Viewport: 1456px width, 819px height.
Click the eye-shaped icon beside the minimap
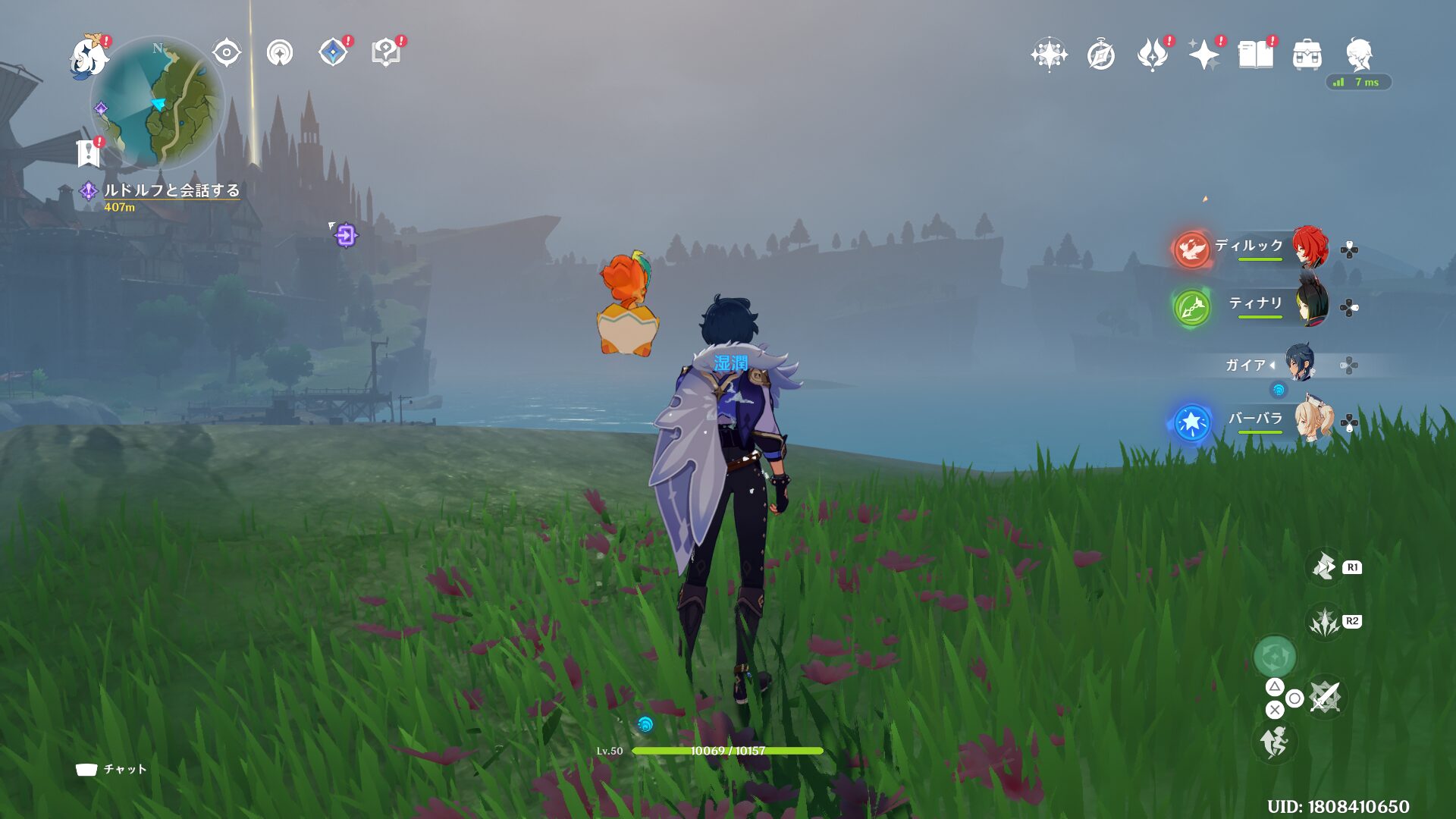(x=227, y=53)
